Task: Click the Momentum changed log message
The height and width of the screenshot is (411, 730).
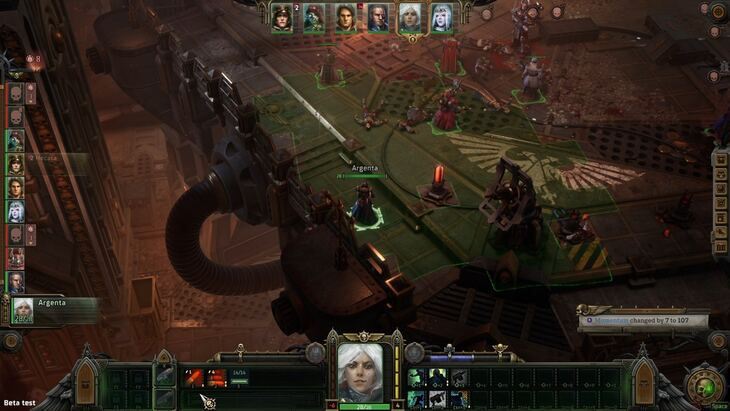Action: (643, 321)
